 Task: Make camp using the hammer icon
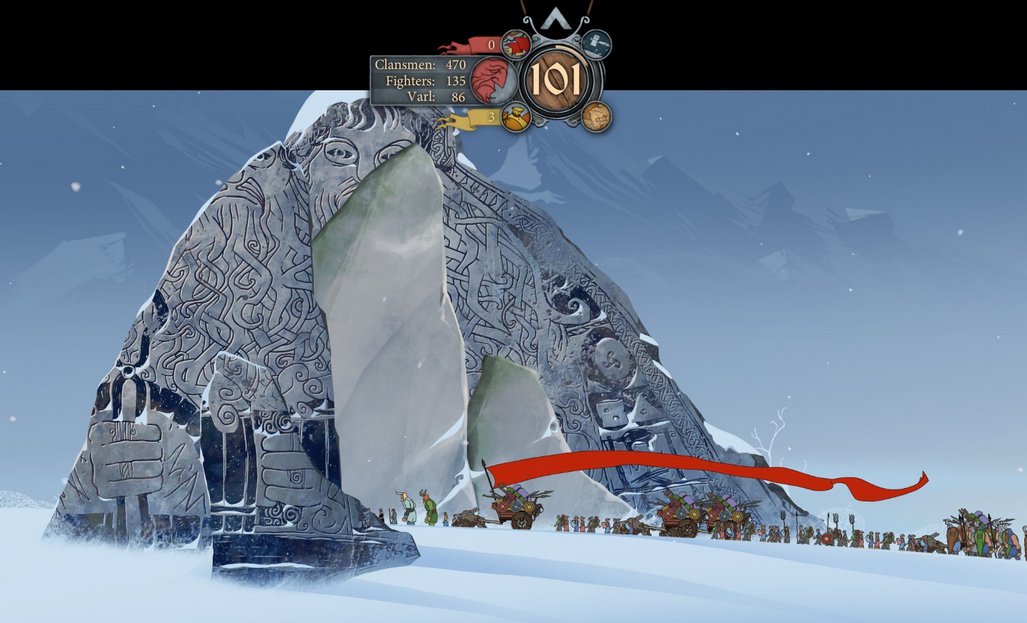598,43
